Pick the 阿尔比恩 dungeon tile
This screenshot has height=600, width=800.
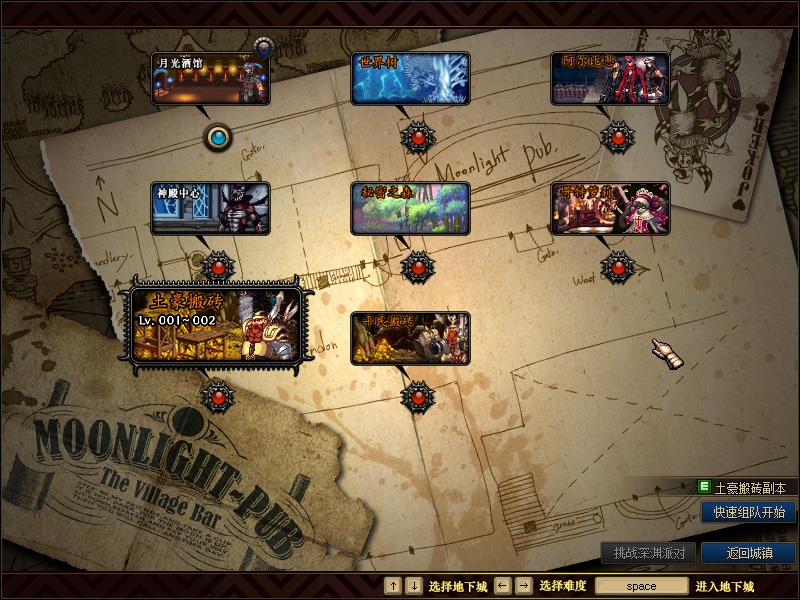pos(610,79)
